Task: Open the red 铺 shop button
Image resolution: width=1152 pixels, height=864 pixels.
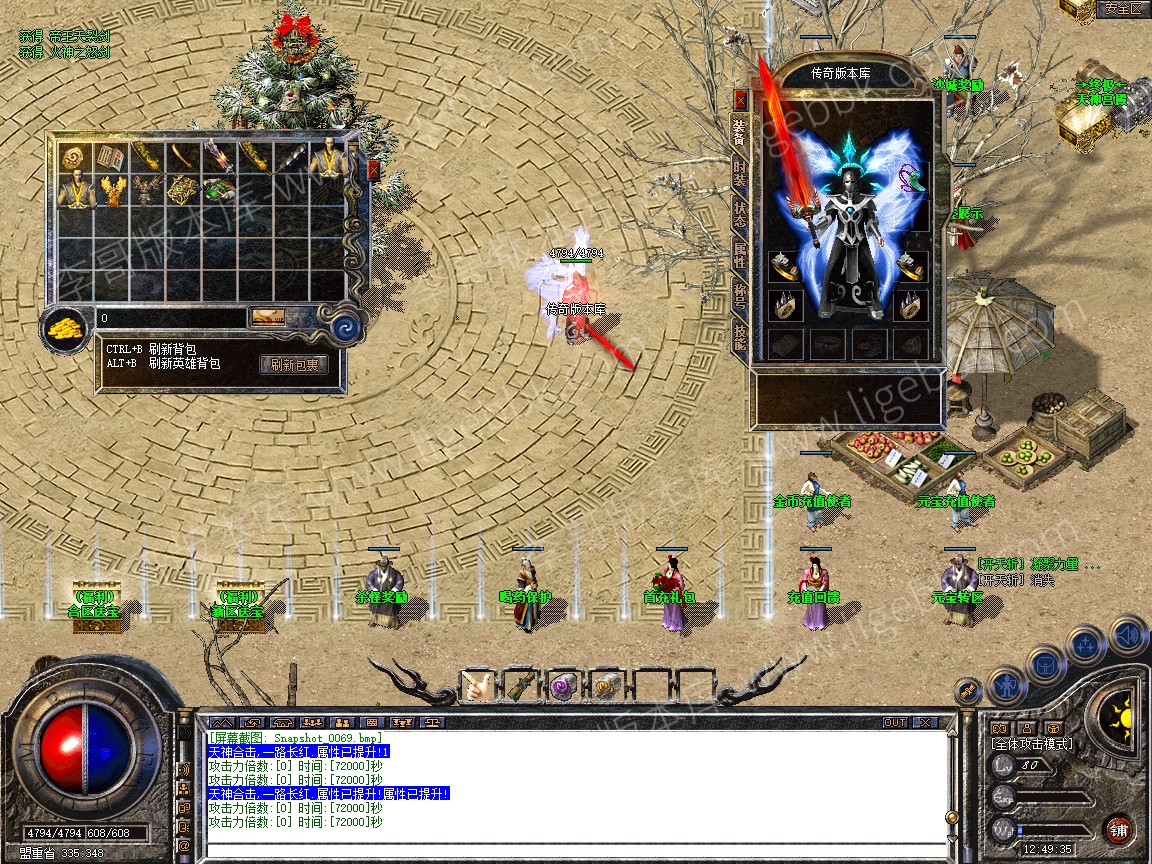Action: pyautogui.click(x=1118, y=829)
